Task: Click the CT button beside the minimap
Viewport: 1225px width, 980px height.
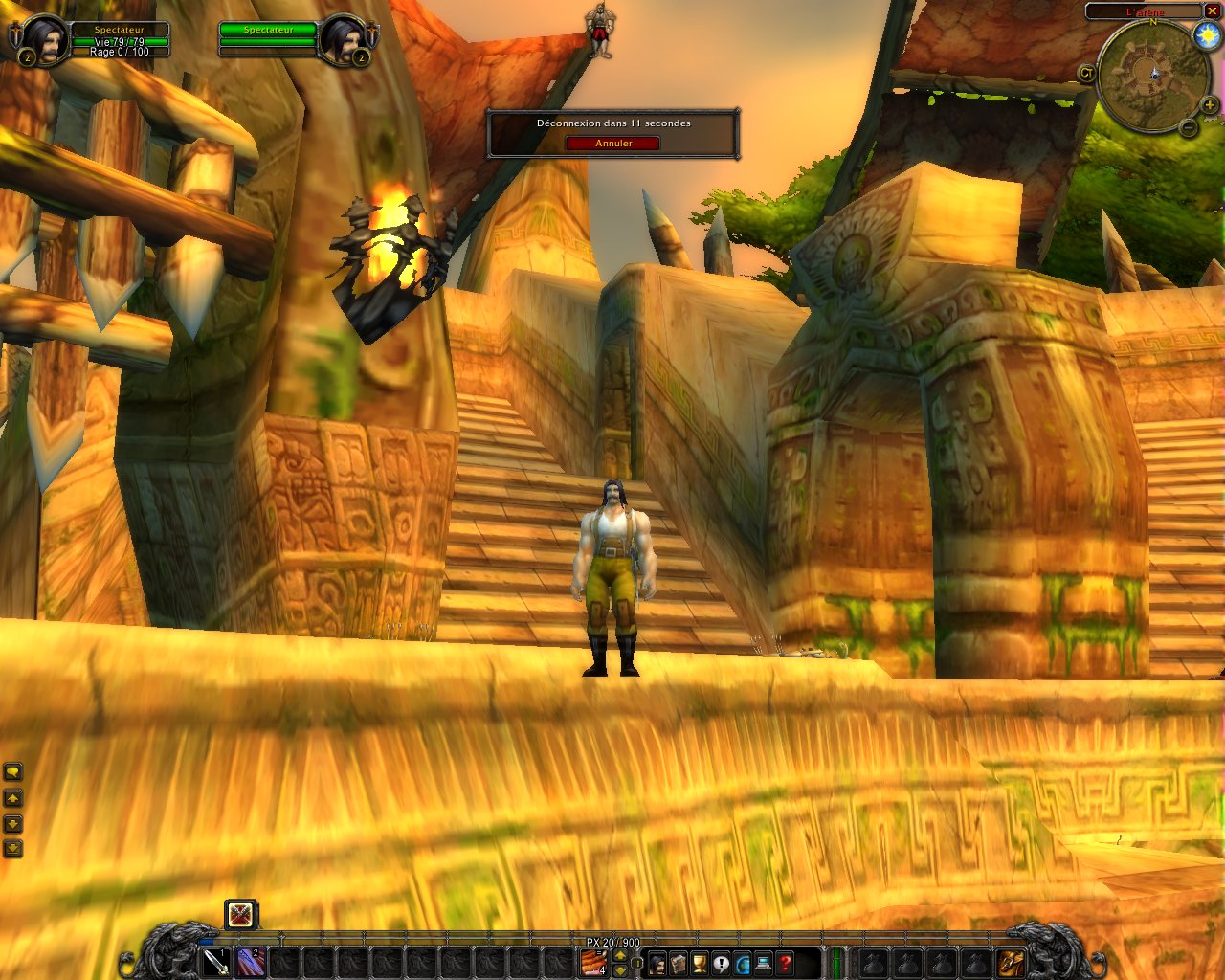Action: [x=1086, y=73]
